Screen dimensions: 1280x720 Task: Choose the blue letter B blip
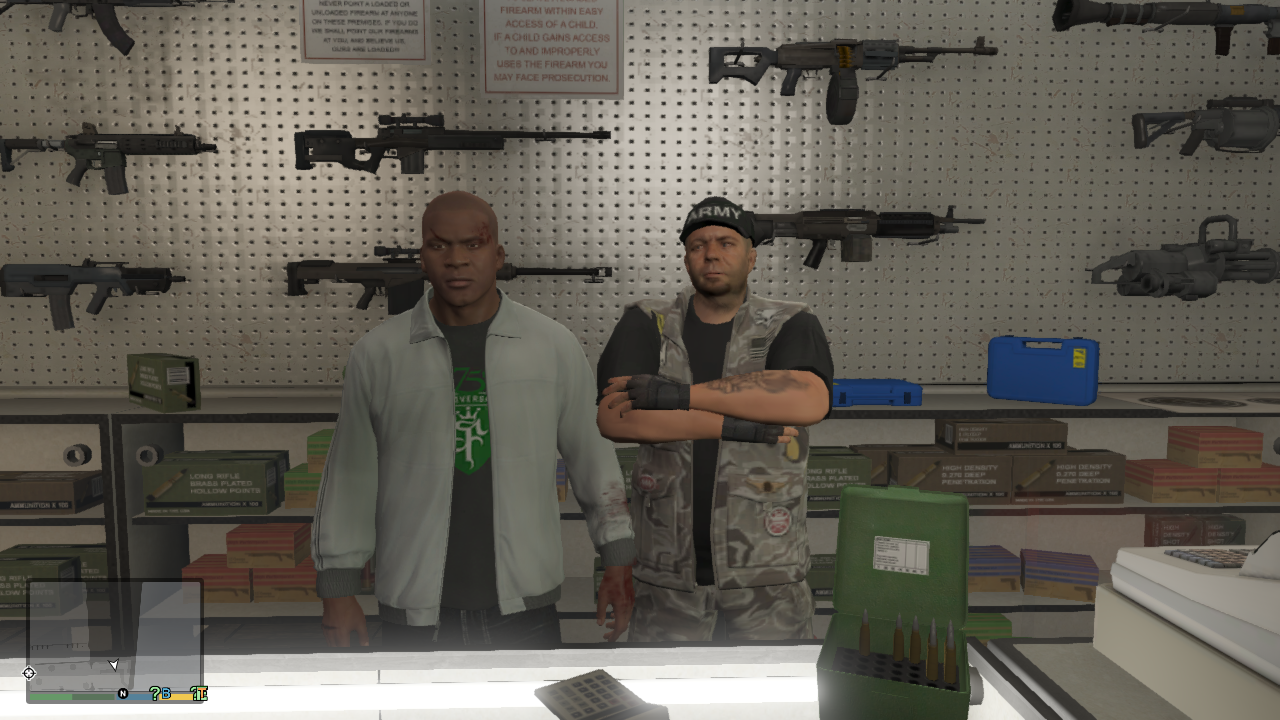coord(166,693)
